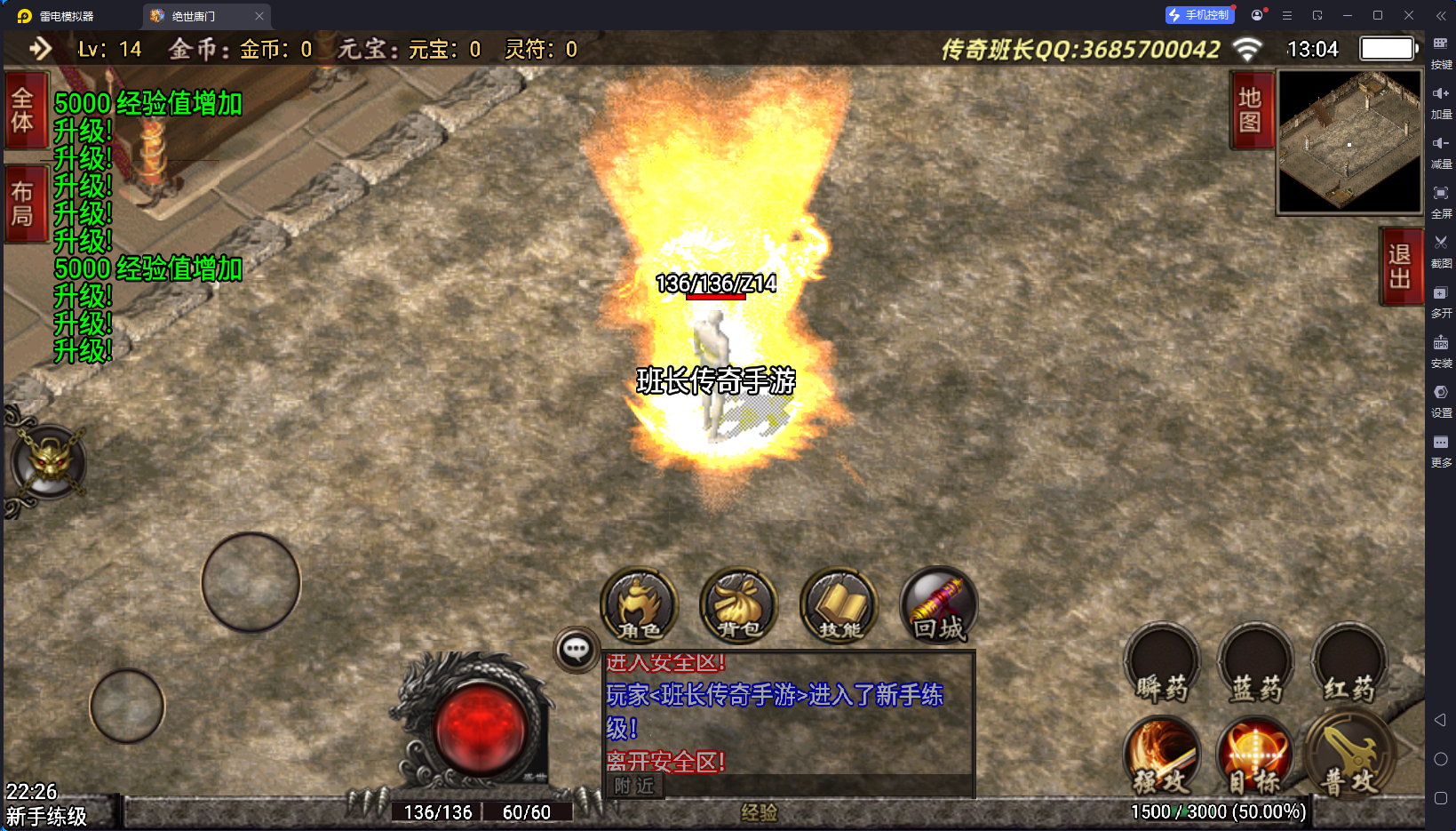The width and height of the screenshot is (1456, 831).
Task: Open the 布局 layout tab
Action: pyautogui.click(x=23, y=204)
